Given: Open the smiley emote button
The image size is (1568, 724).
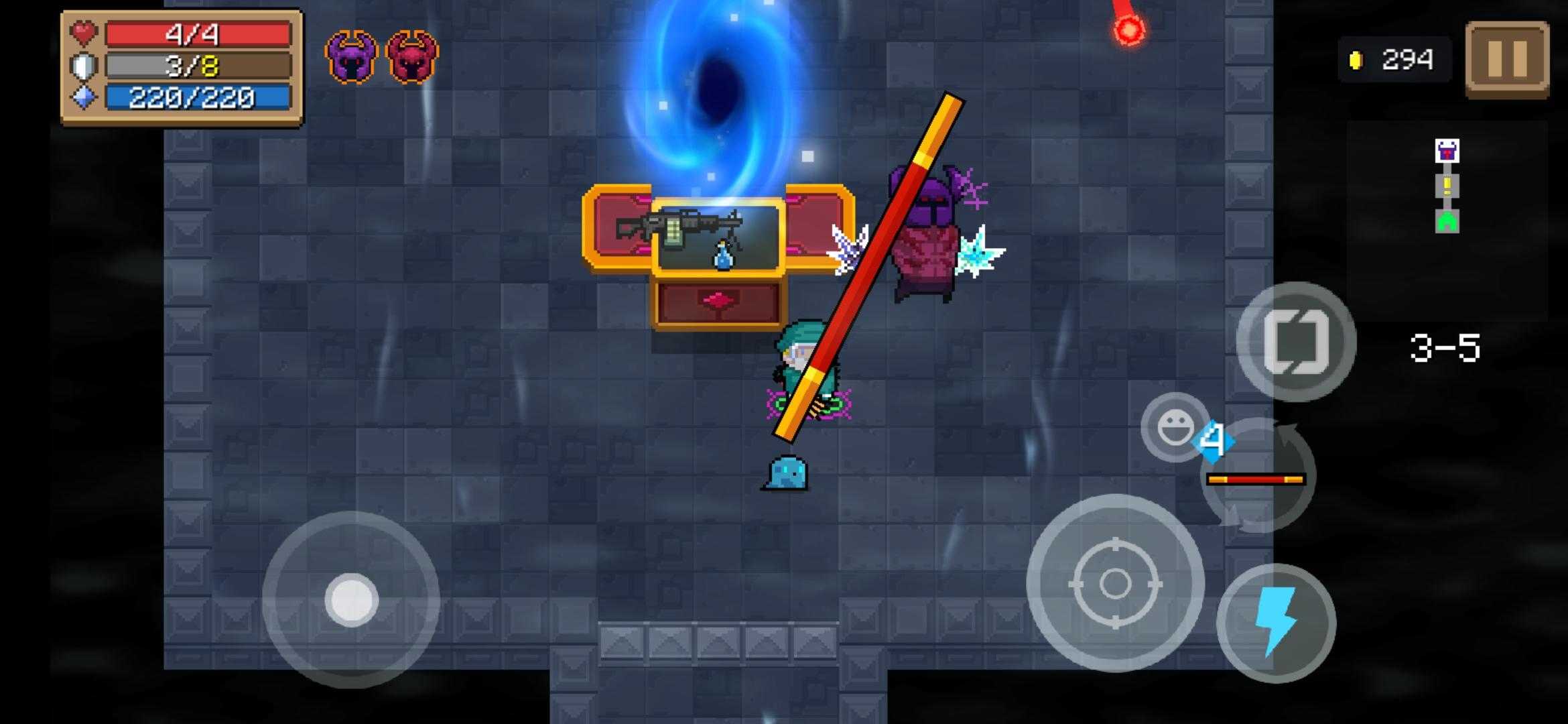Looking at the screenshot, I should (x=1174, y=428).
